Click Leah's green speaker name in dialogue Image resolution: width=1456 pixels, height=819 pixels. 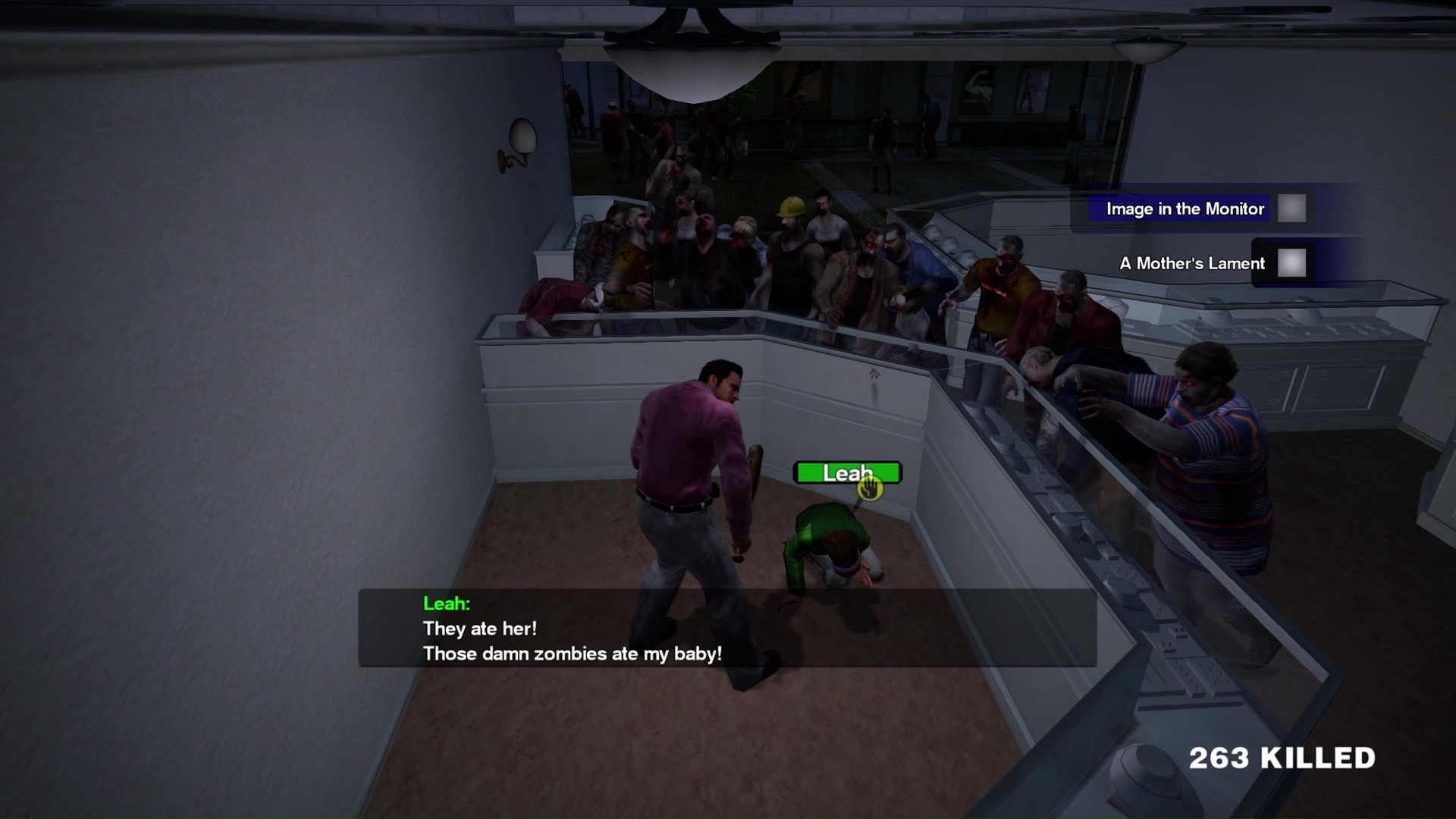446,604
